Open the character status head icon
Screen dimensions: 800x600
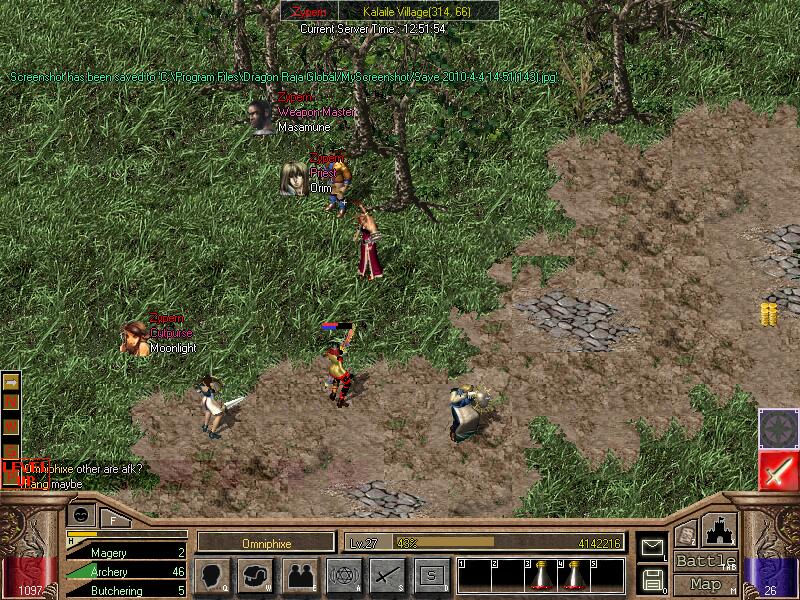click(212, 575)
